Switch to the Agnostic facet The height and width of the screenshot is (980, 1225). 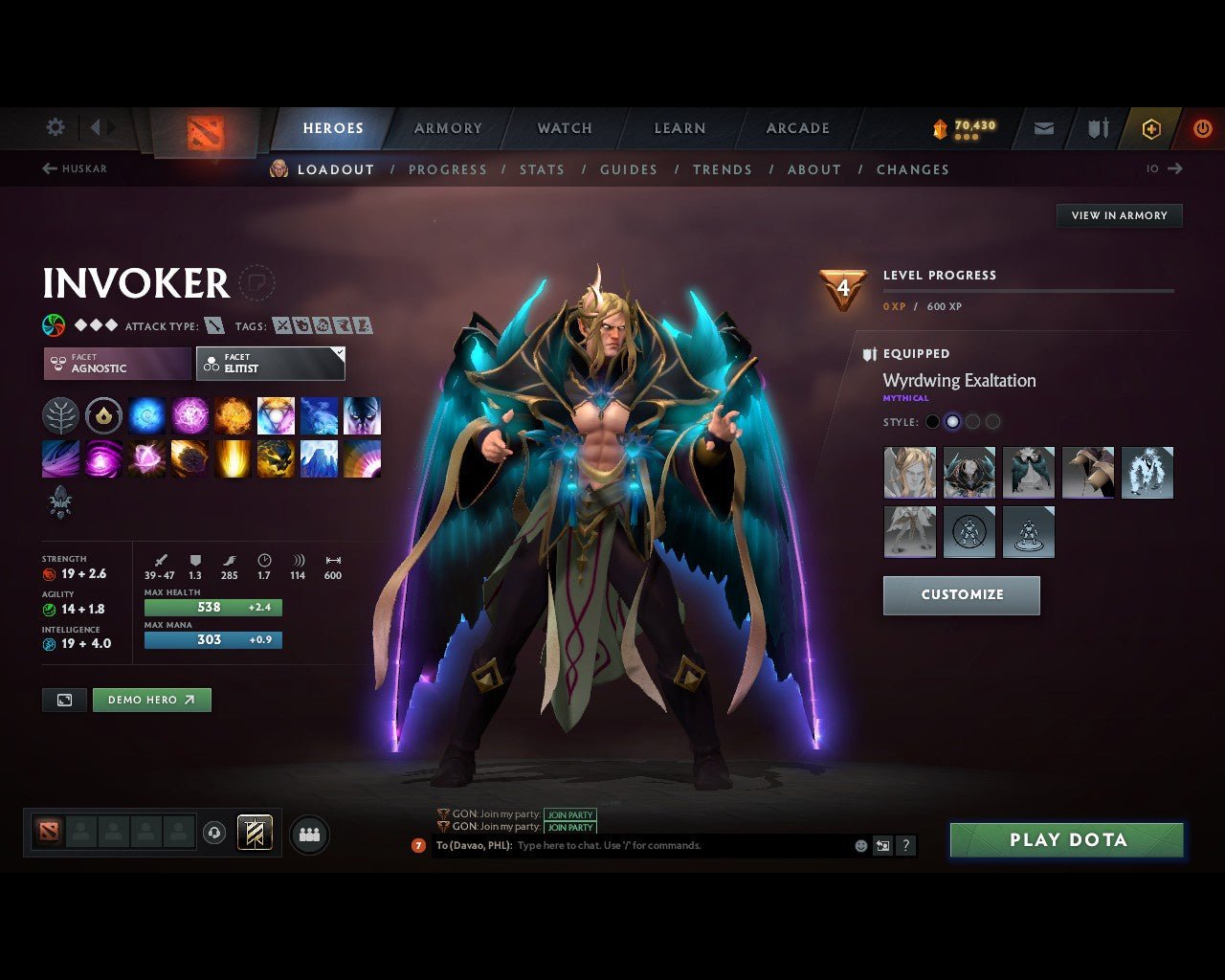[115, 364]
